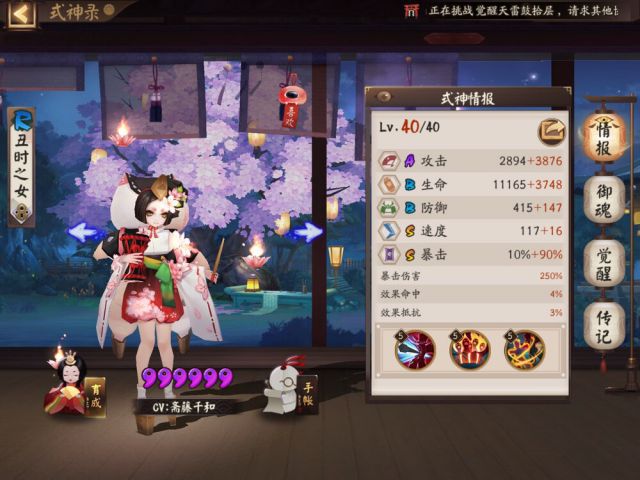Viewport: 640px width, 480px height.
Task: Inspect the middle red skill icon
Action: (x=469, y=350)
